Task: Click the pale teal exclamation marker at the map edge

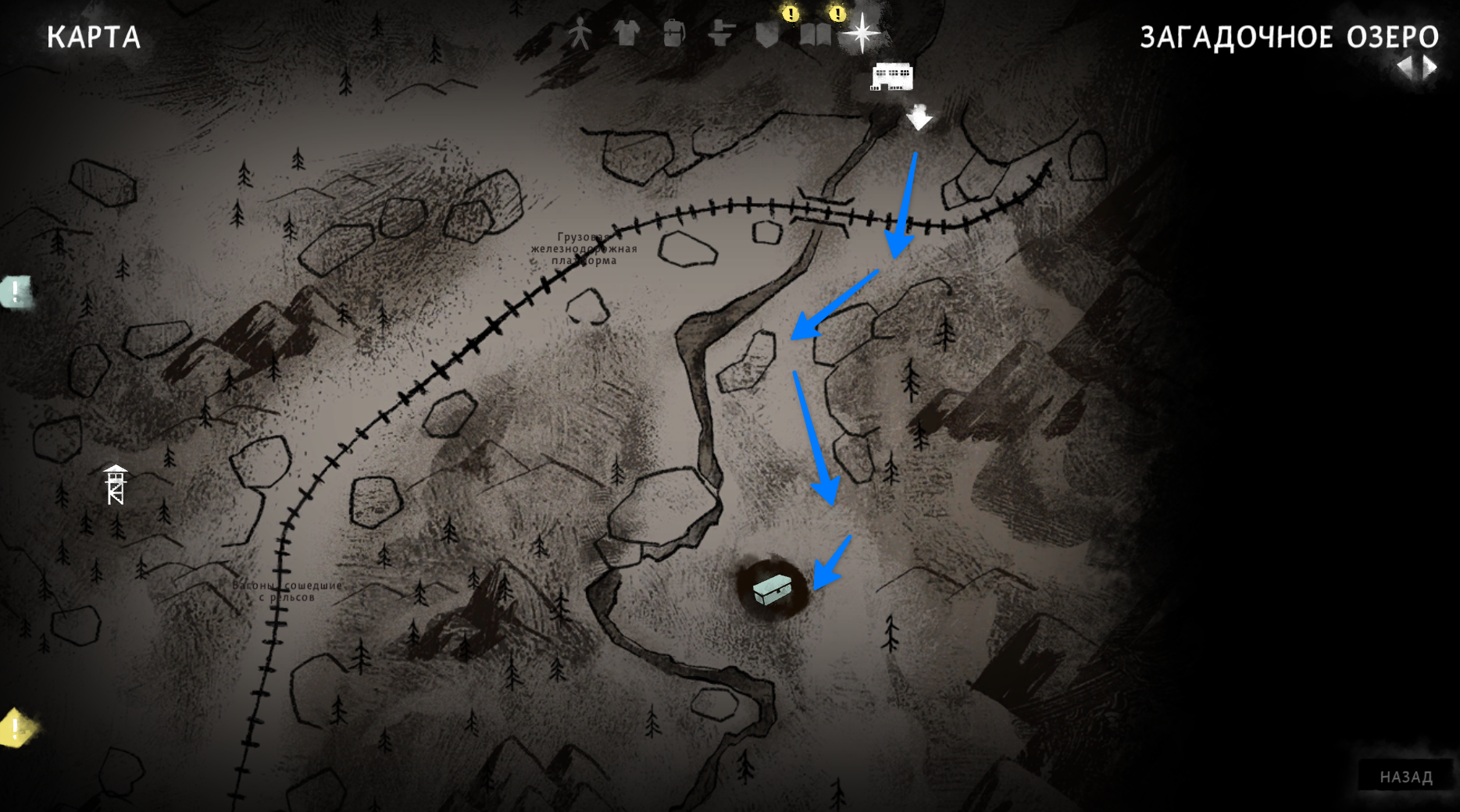Action: 16,292
